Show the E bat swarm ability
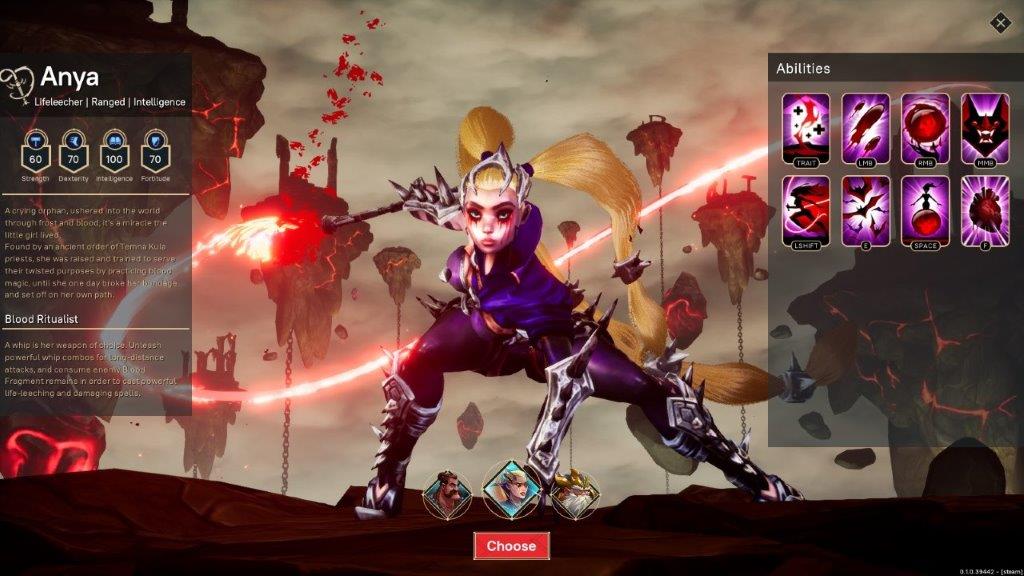 point(866,209)
